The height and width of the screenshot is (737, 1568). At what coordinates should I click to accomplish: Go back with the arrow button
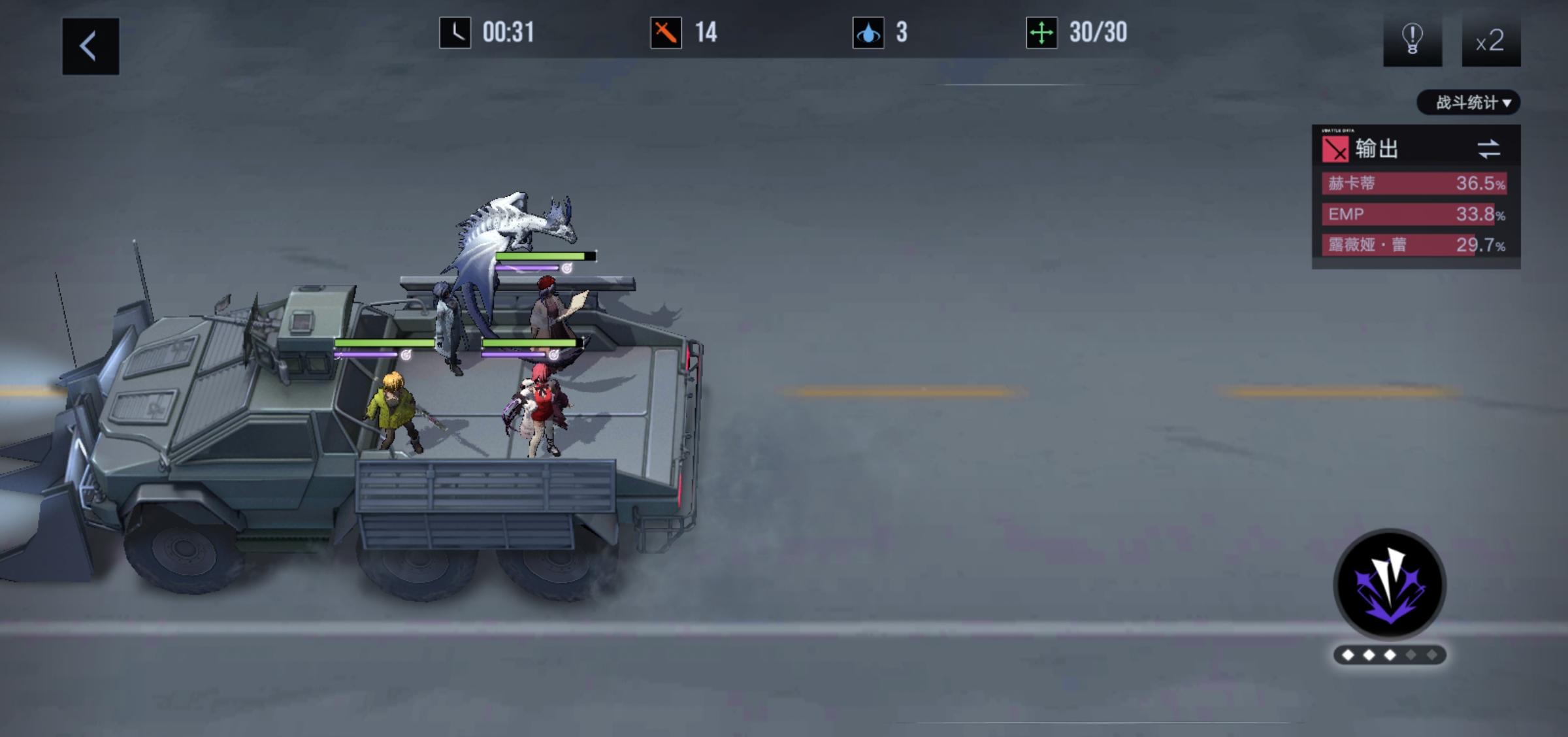[x=90, y=46]
